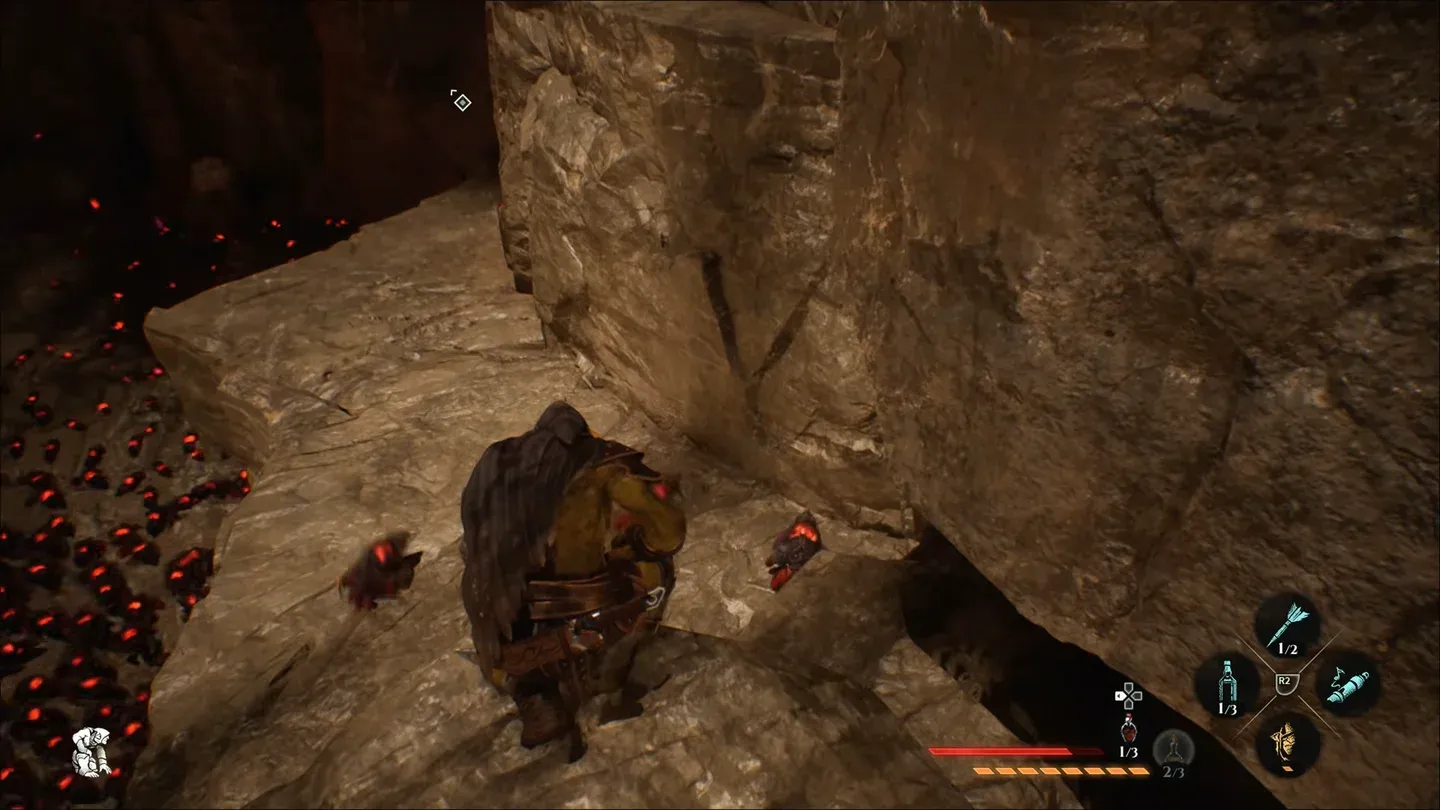
Task: Select the diamond objective waypoint marker
Action: pos(461,101)
